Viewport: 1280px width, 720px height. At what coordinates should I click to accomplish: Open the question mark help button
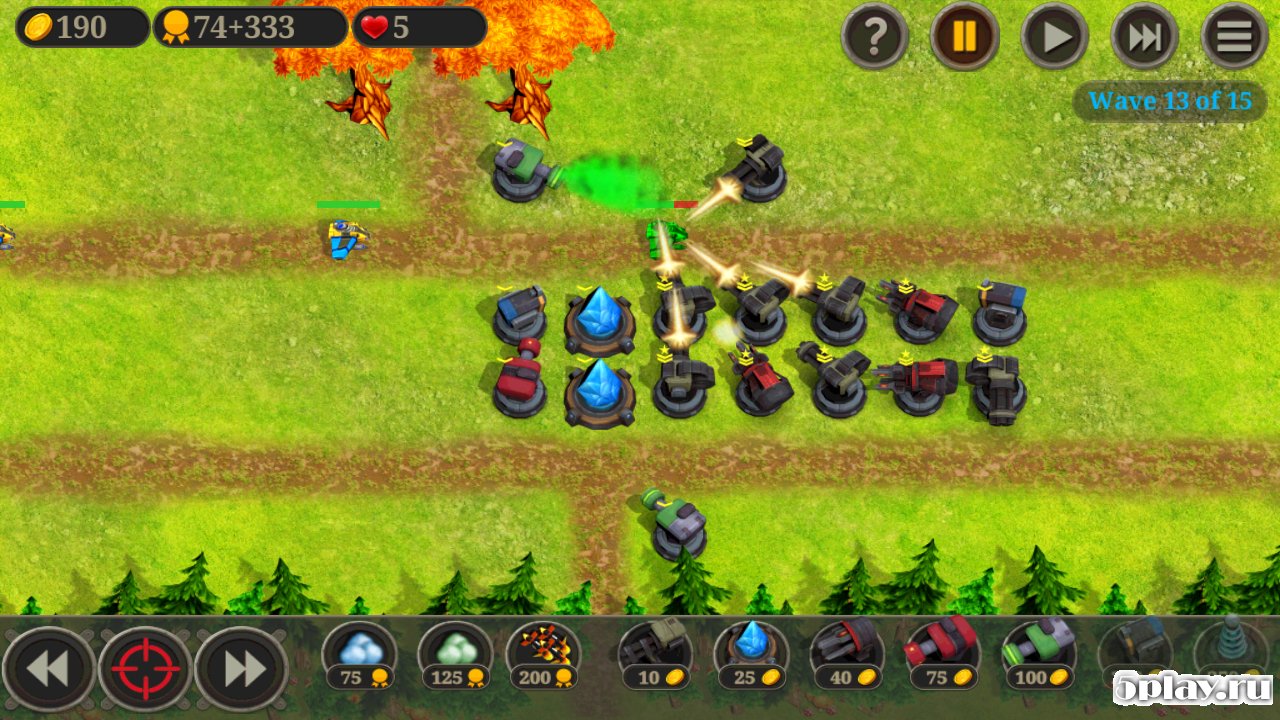point(875,37)
